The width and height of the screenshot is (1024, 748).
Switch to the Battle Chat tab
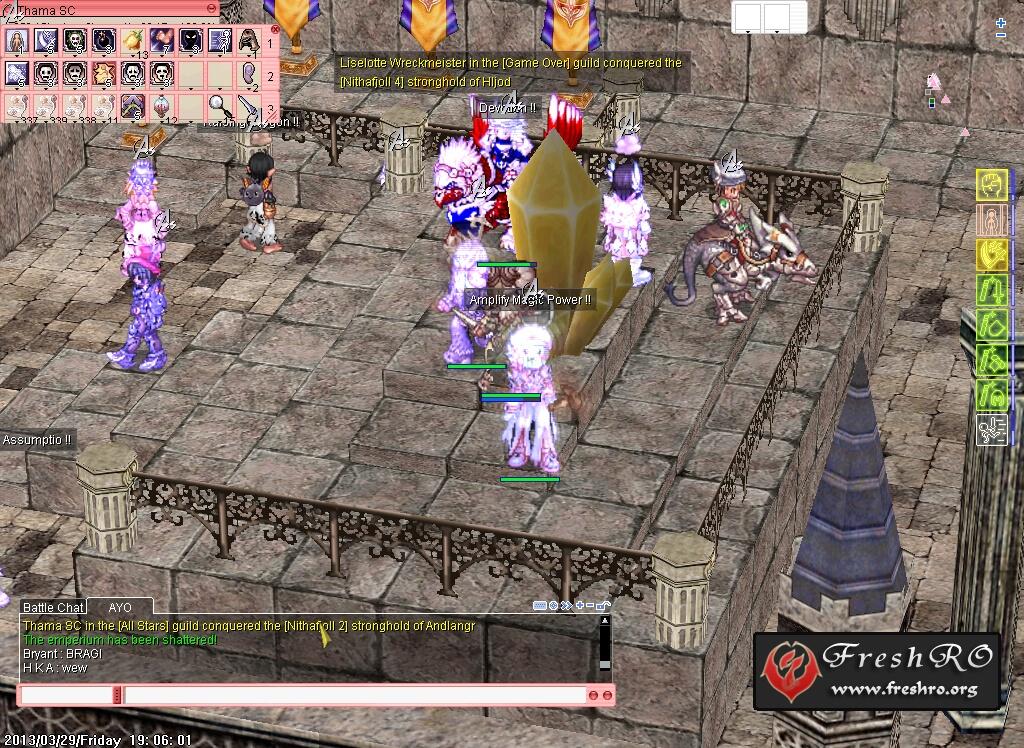point(53,607)
